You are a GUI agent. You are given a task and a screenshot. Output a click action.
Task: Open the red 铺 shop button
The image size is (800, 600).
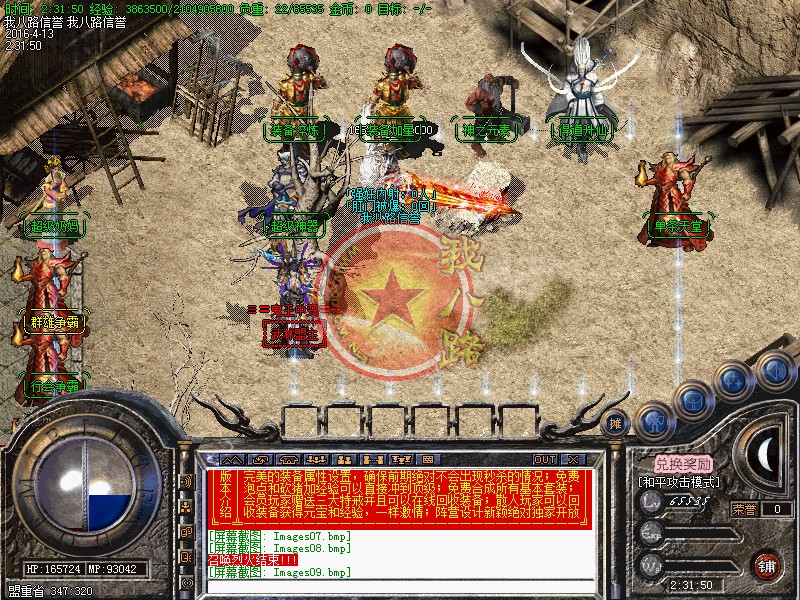[x=767, y=564]
